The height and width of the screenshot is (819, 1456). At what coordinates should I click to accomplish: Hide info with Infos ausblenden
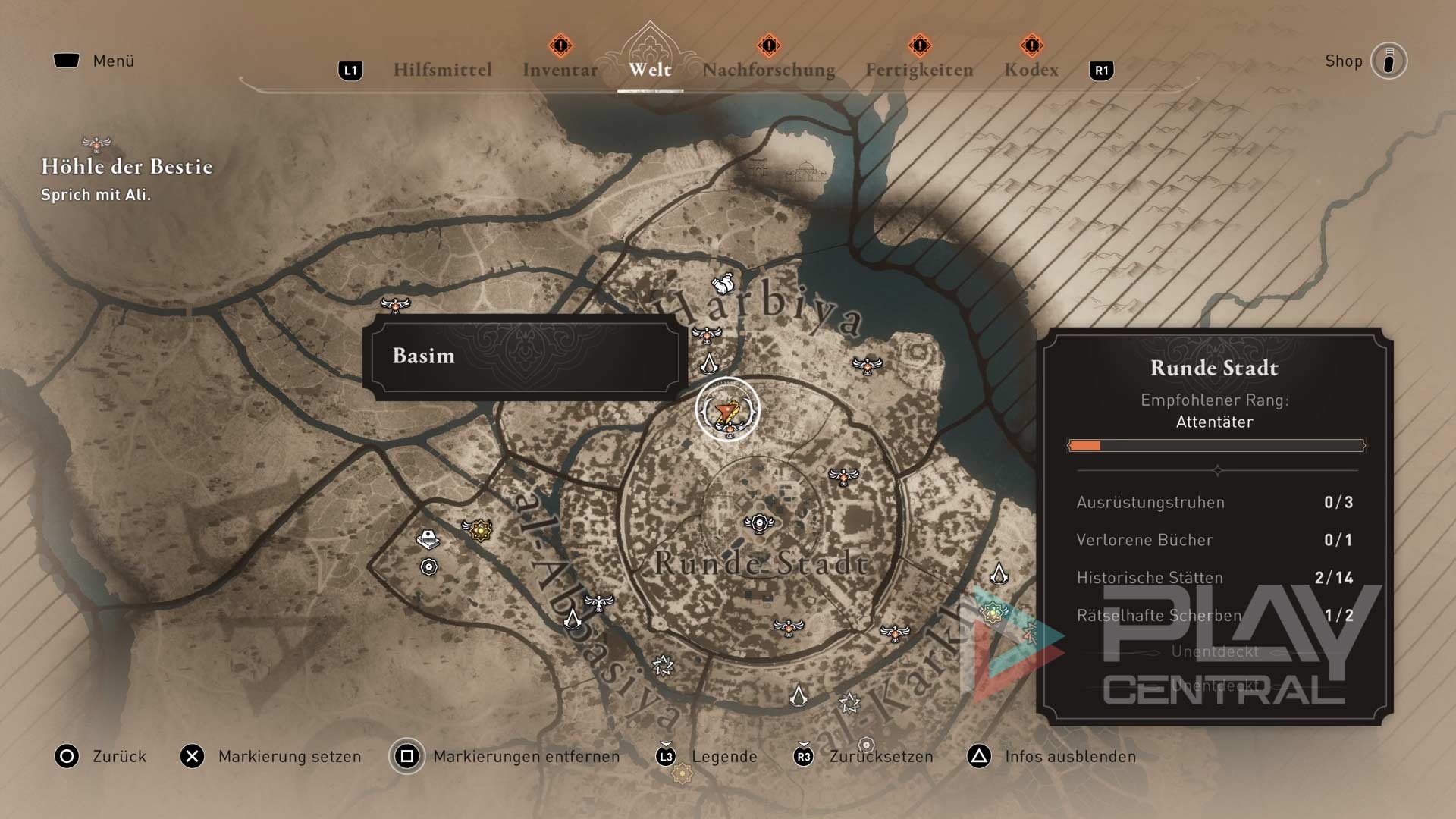(1052, 756)
